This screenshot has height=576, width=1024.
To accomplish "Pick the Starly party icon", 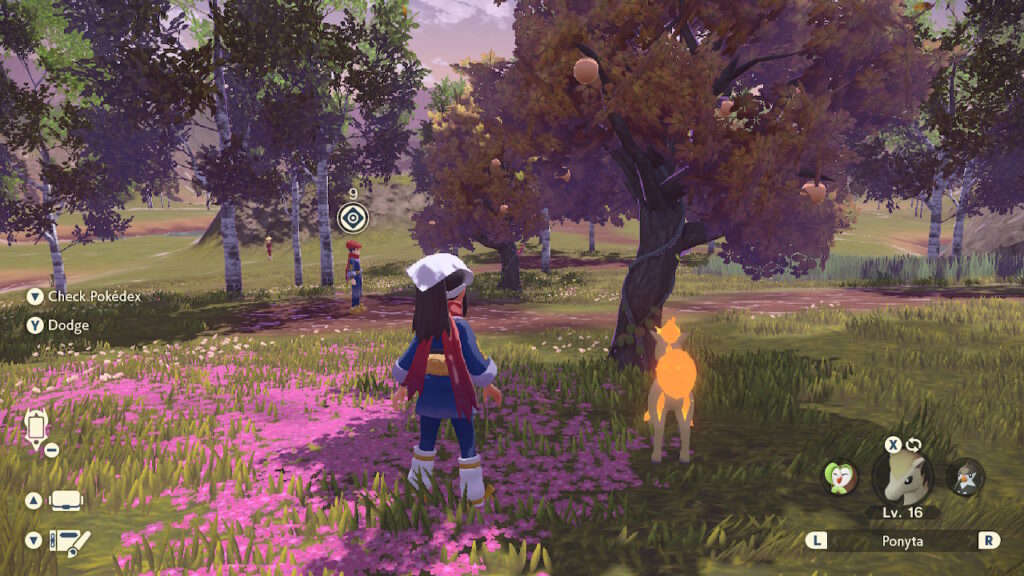I will coord(965,477).
